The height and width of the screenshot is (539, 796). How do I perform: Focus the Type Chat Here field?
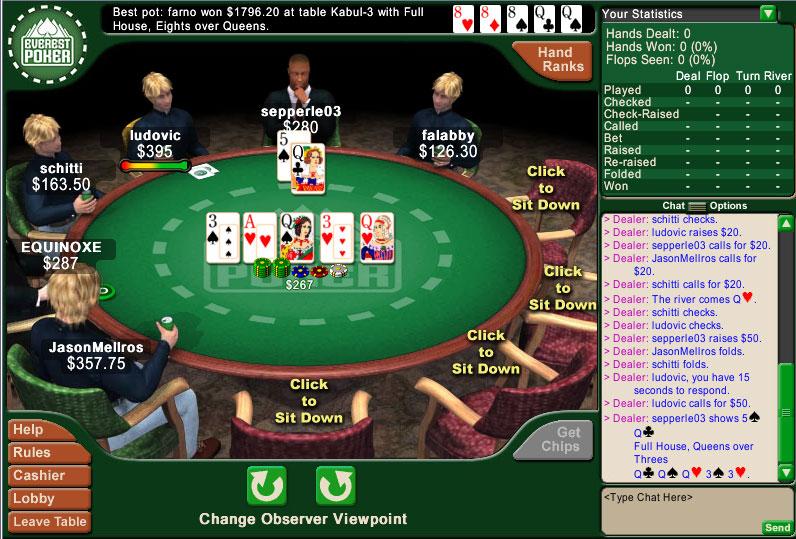click(680, 505)
